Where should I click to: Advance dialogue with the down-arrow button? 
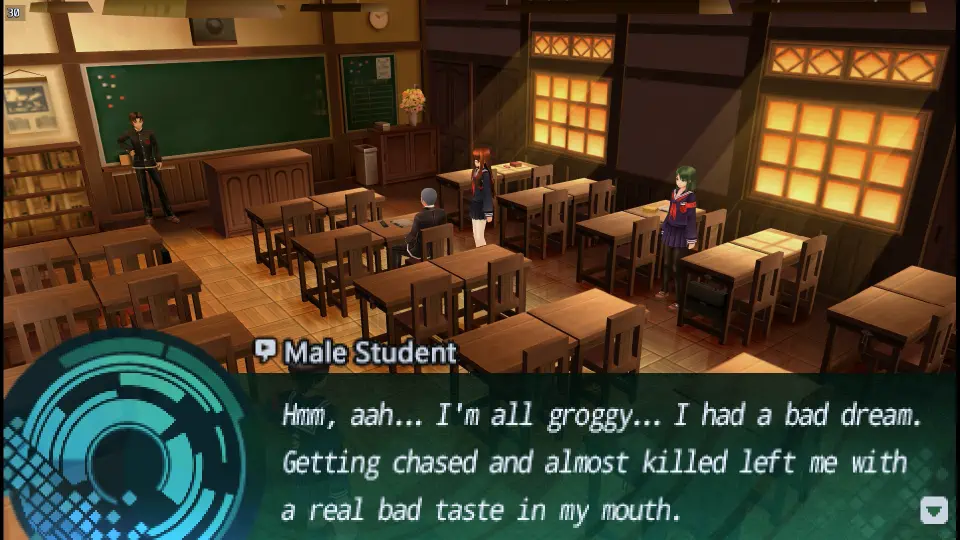(x=933, y=511)
